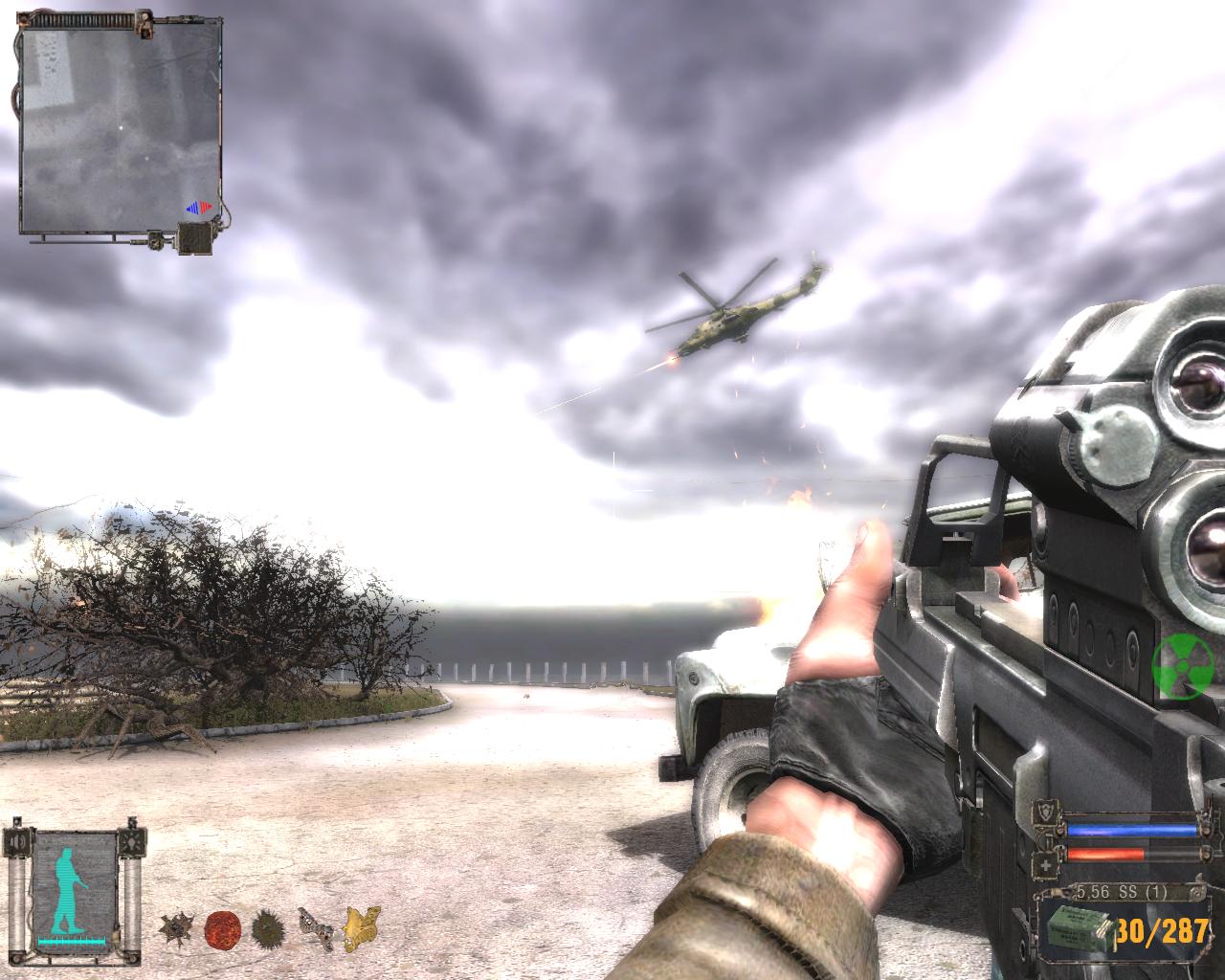The height and width of the screenshot is (980, 1225).
Task: Click the green 5.56 ammo box icon
Action: tap(1078, 928)
